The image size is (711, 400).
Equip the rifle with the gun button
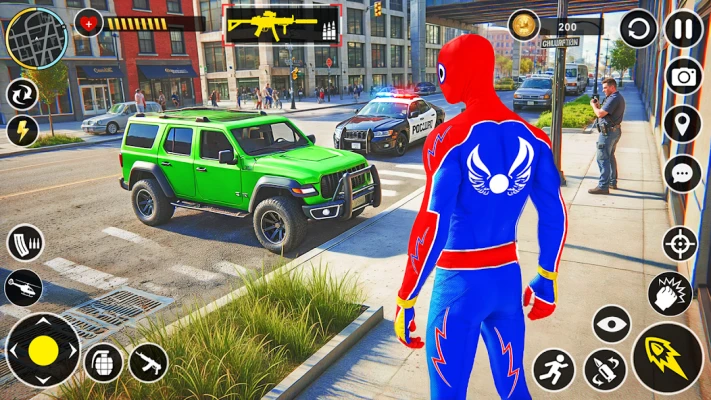[x=147, y=362]
